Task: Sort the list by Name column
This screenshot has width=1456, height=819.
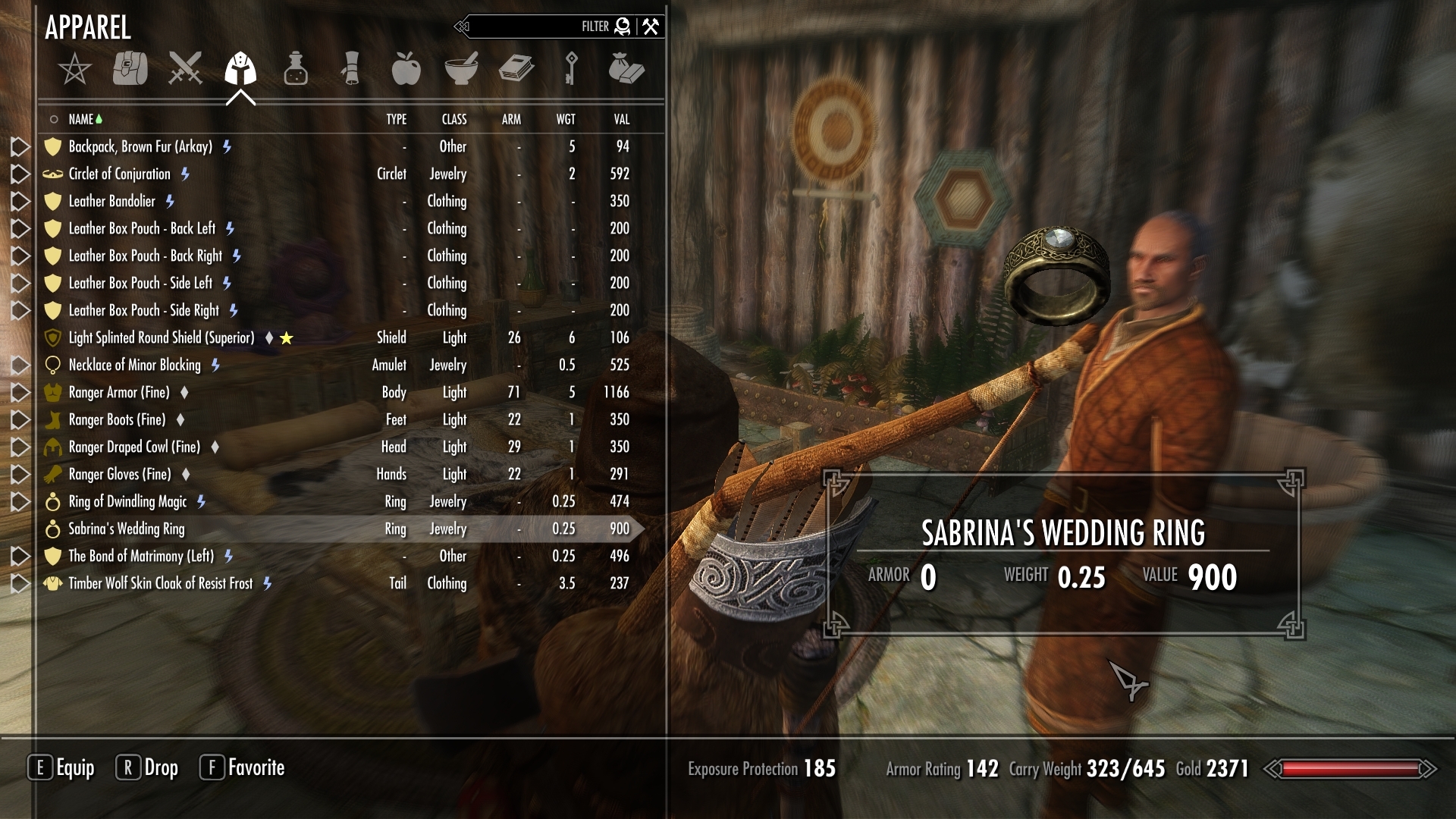Action: (80, 119)
